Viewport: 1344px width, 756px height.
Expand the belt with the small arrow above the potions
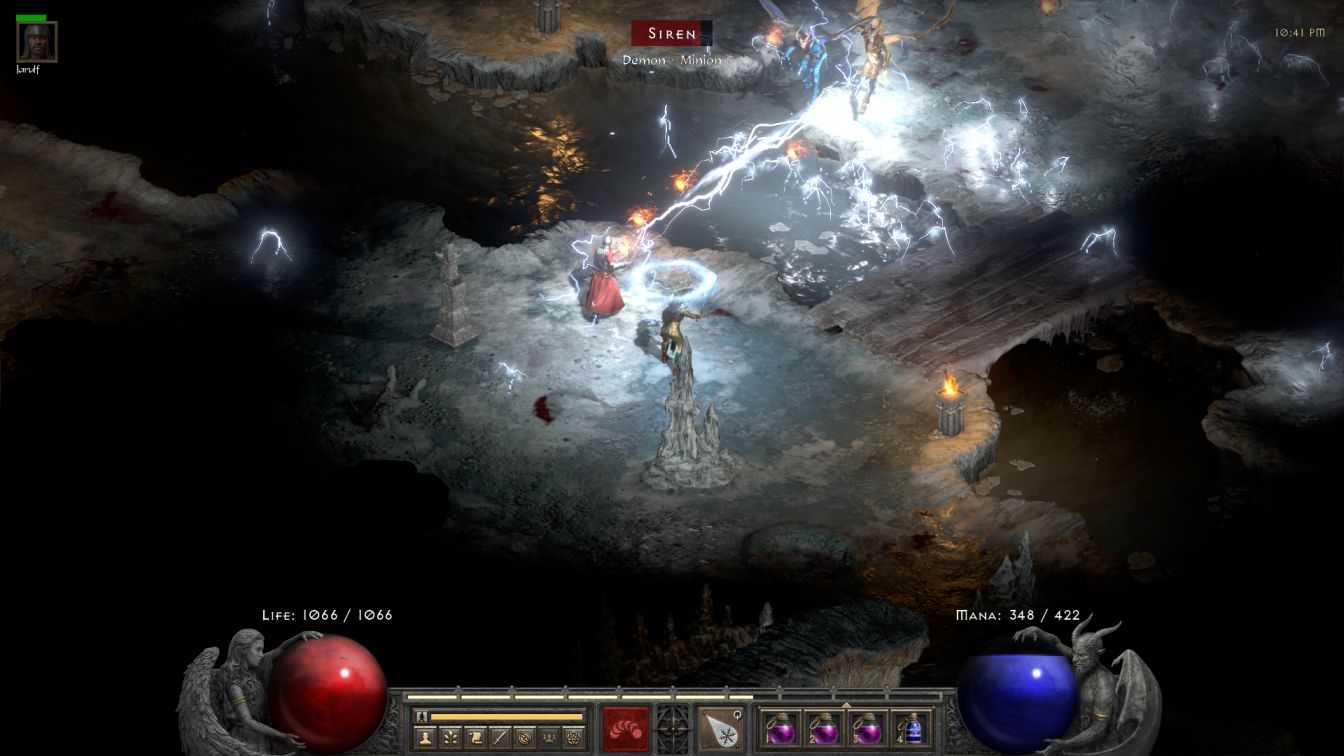pos(846,704)
